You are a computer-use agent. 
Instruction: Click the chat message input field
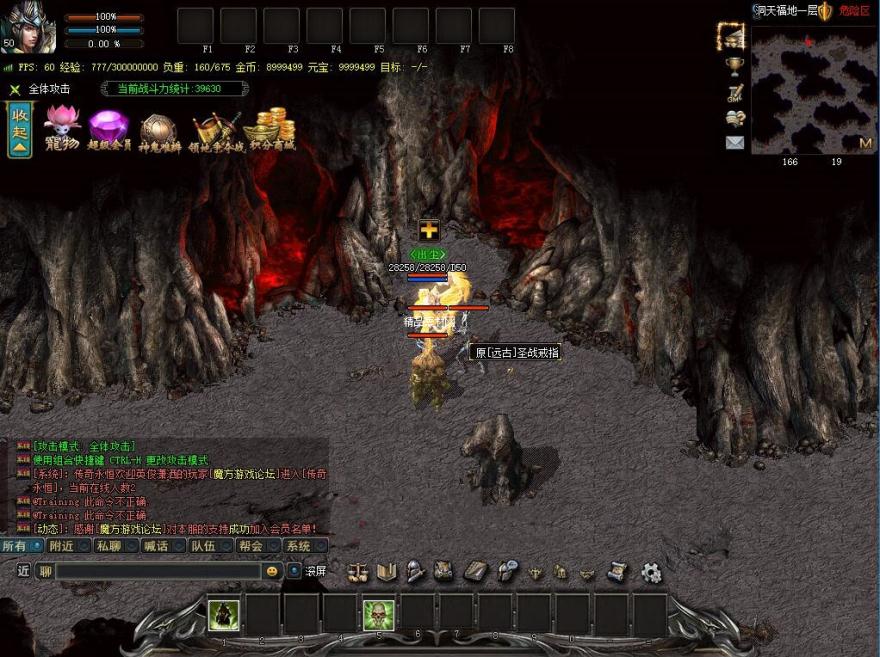click(158, 571)
